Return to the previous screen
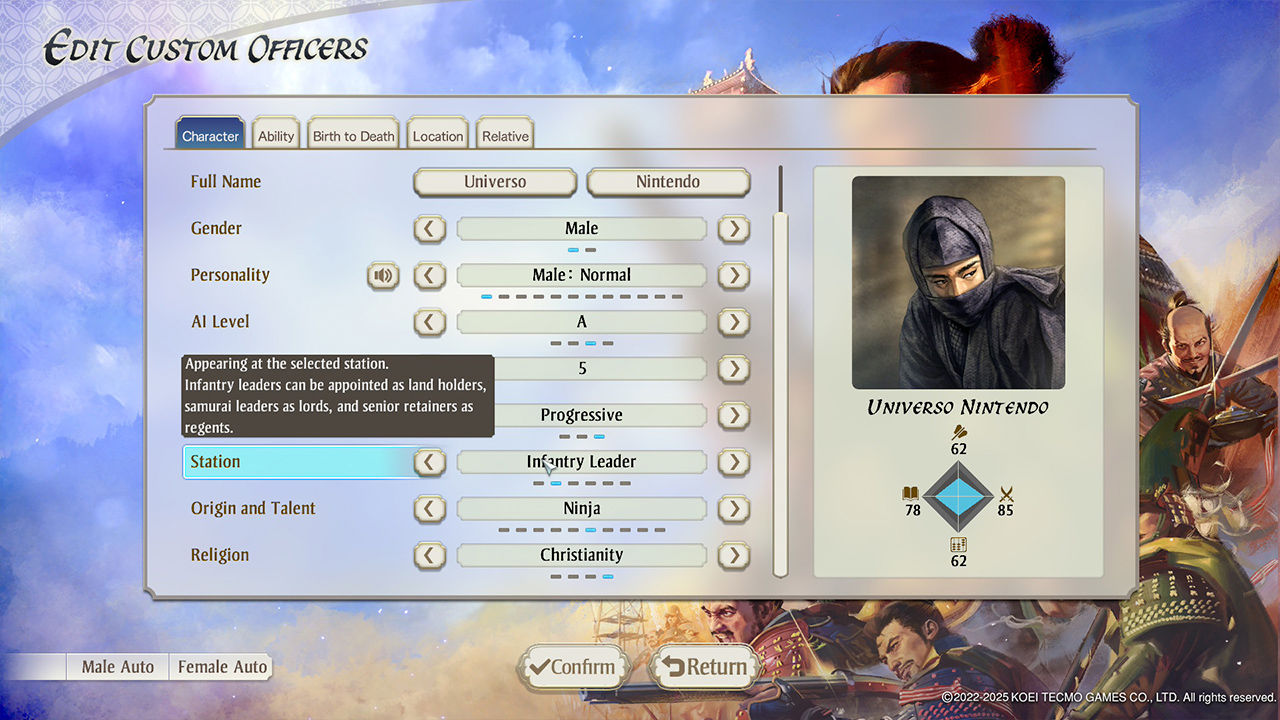1280x720 pixels. pos(705,667)
